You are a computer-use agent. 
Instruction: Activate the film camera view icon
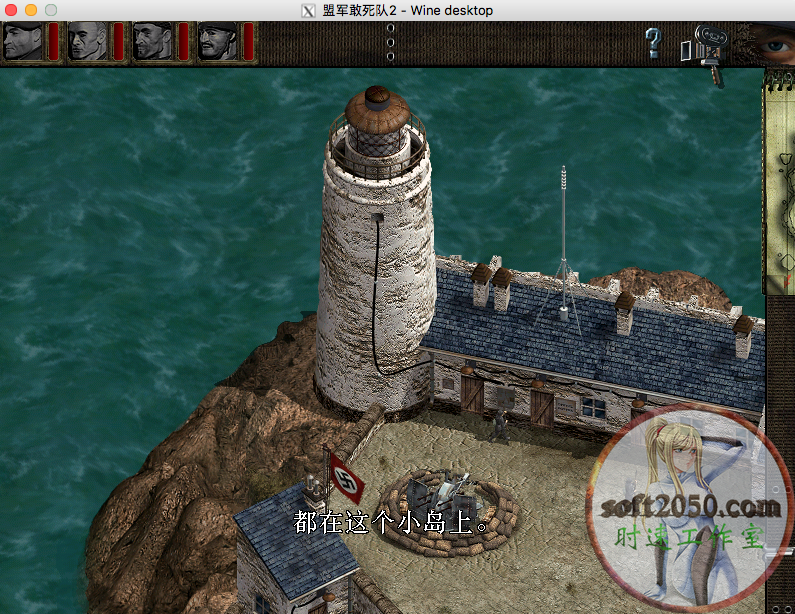pos(707,48)
